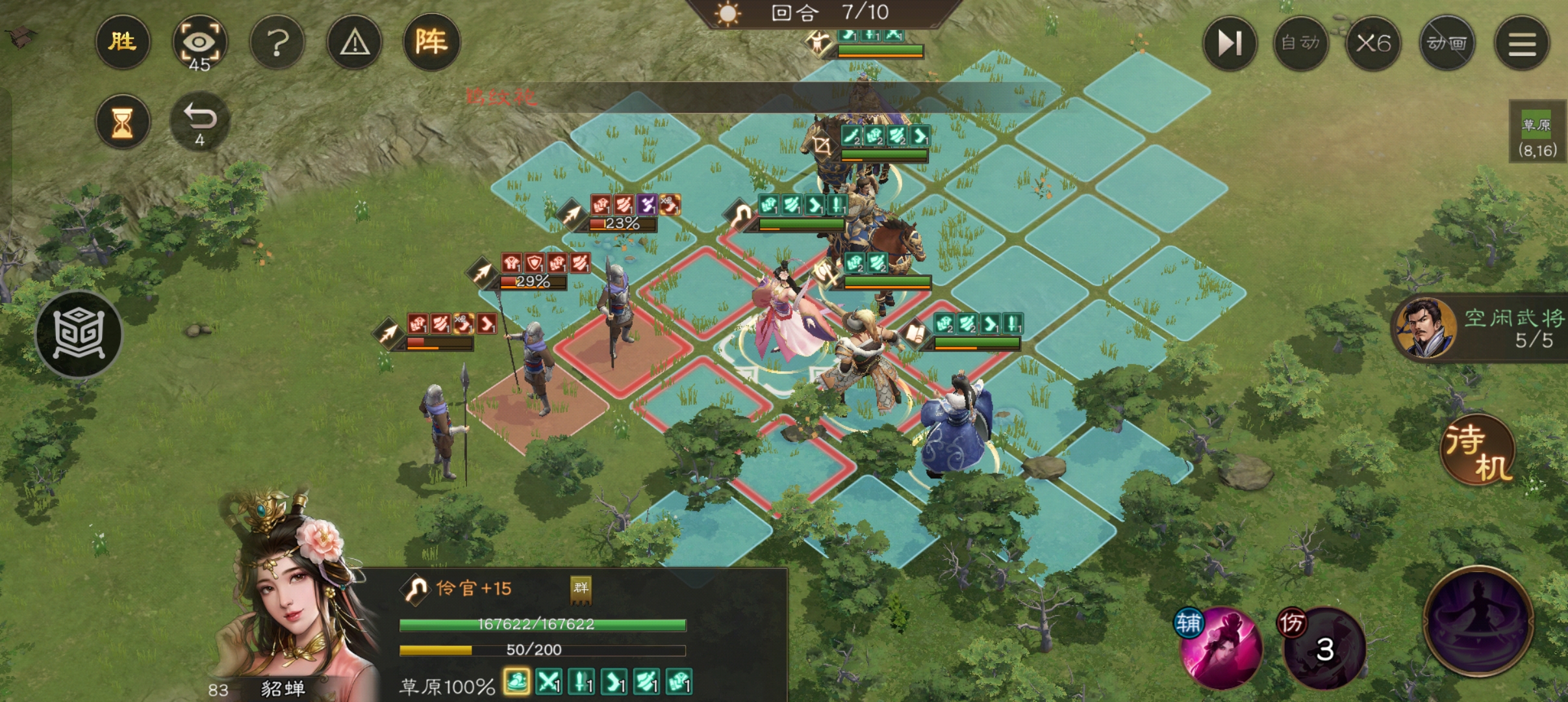Image resolution: width=1568 pixels, height=702 pixels.
Task: Toggle the 动画 animation setting
Action: [x=1447, y=44]
